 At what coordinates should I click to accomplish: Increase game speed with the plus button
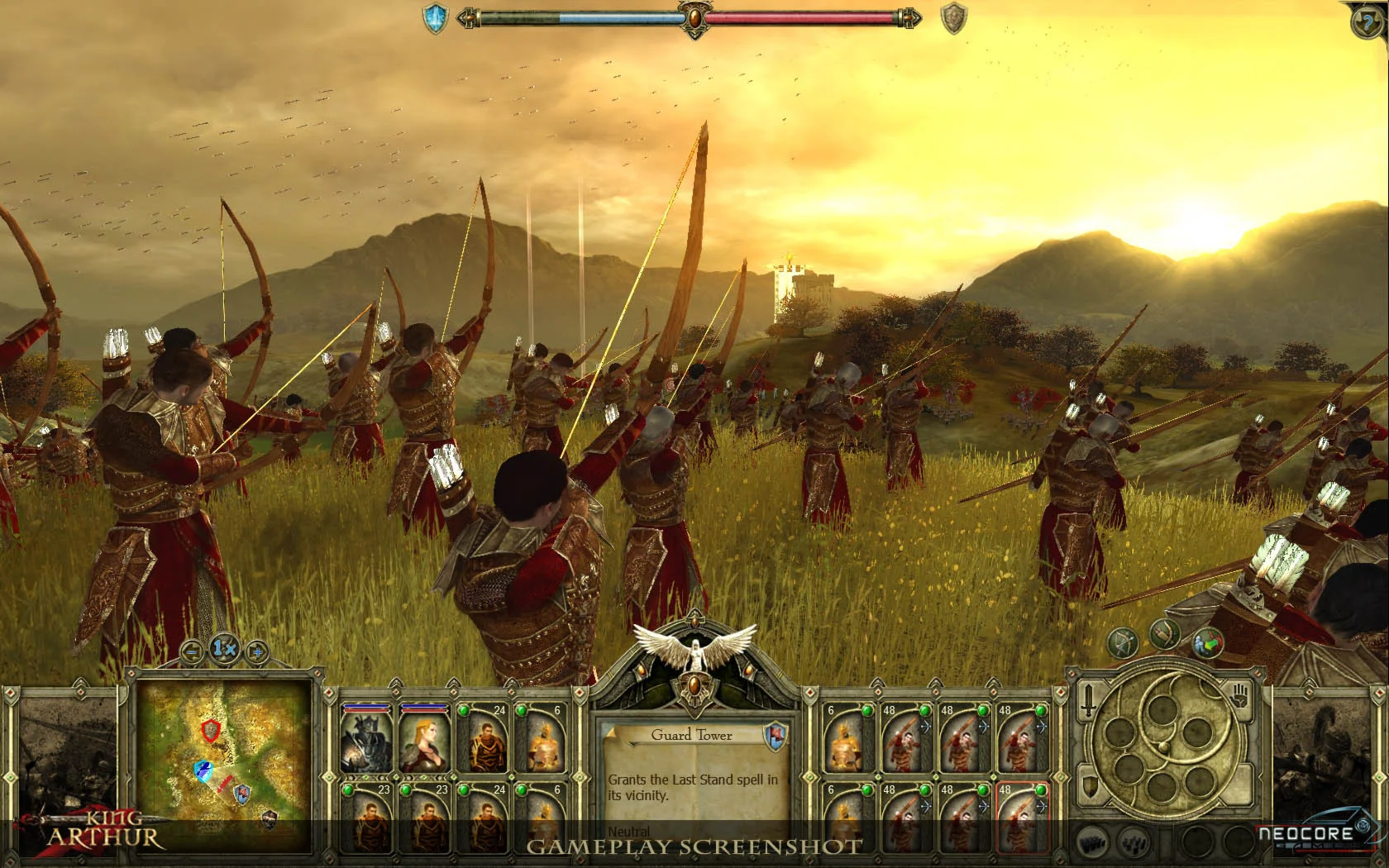click(256, 651)
